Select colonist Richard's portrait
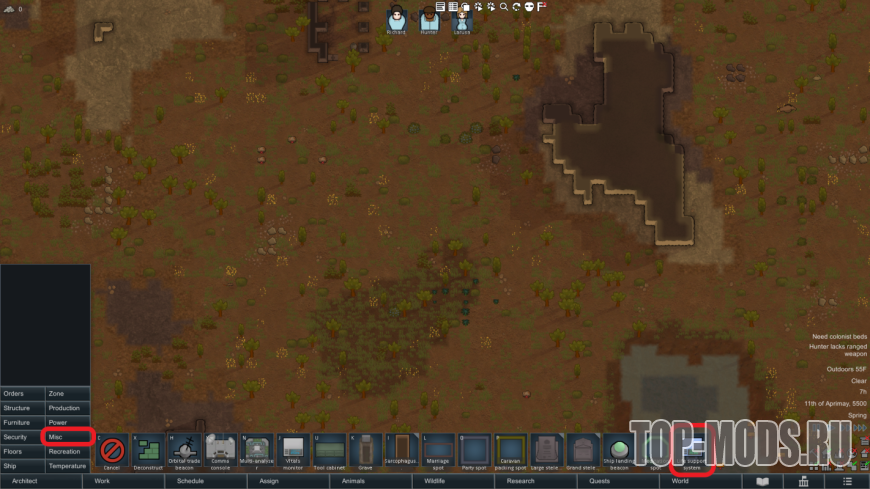Screen dimensions: 870x489 tap(397, 19)
